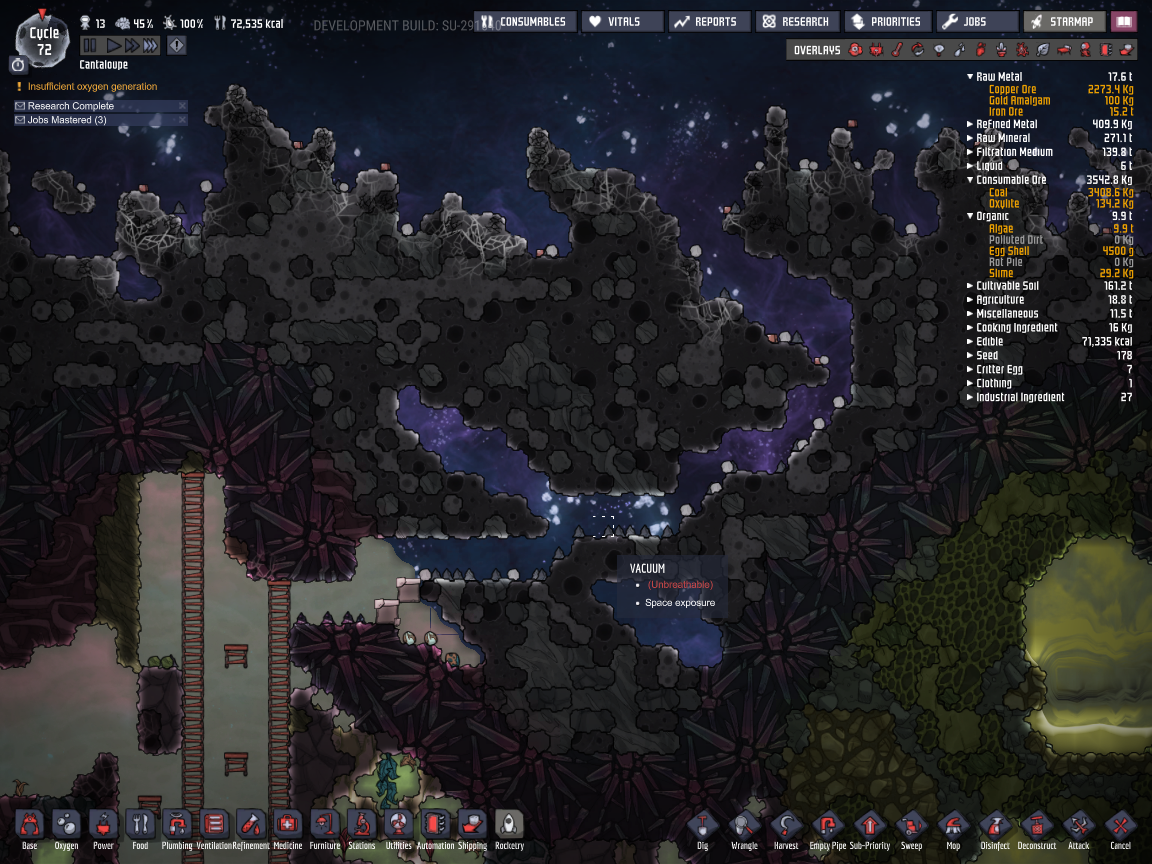The width and height of the screenshot is (1152, 864).
Task: Pause the game with the pause button
Action: (89, 45)
